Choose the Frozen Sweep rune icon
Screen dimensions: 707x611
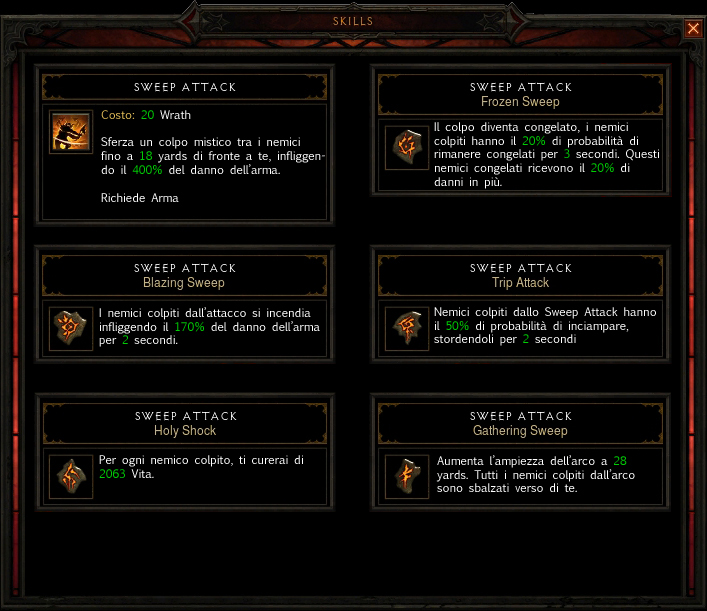click(406, 148)
